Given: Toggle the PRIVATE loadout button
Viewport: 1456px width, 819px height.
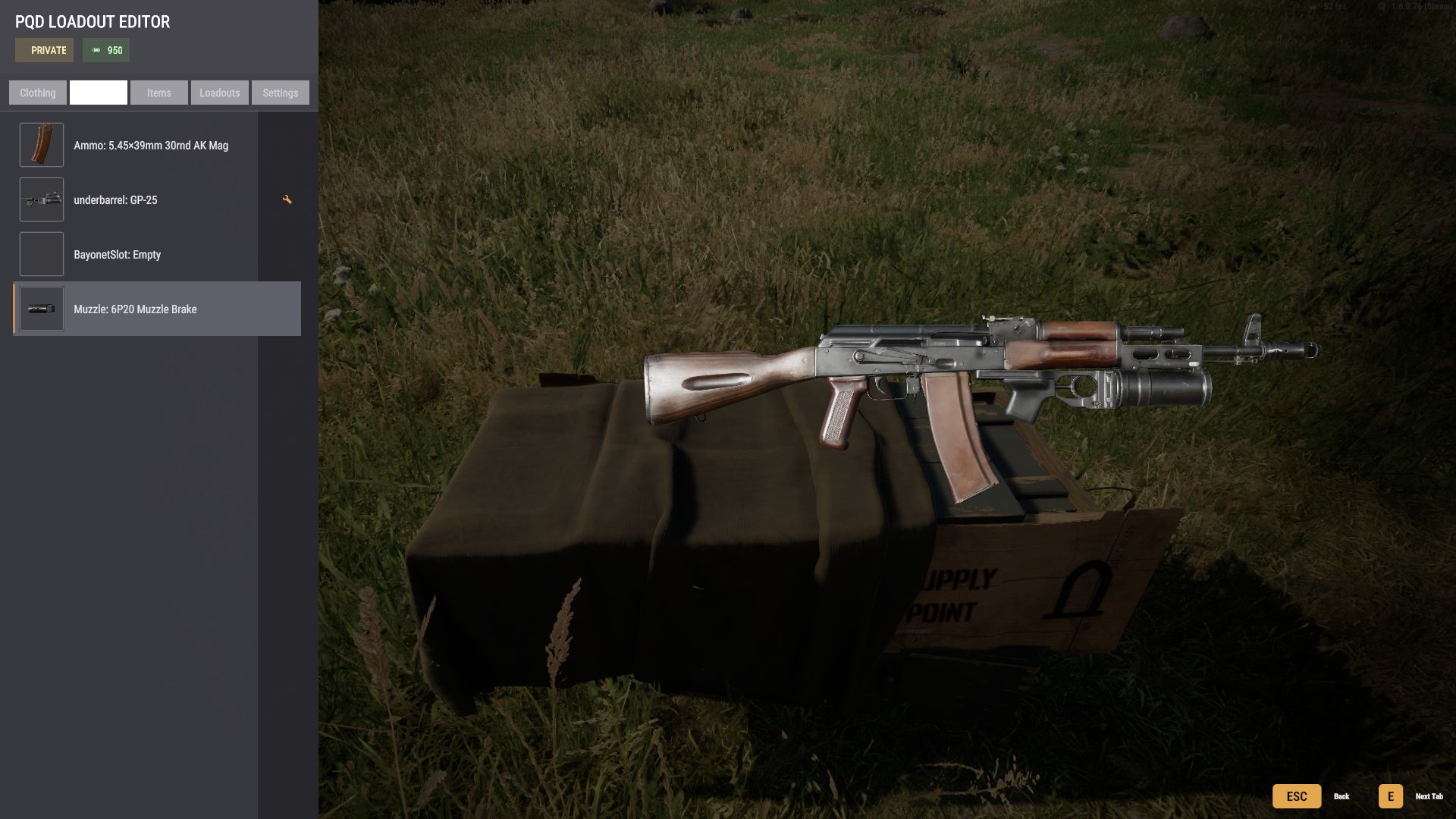Looking at the screenshot, I should click(45, 50).
